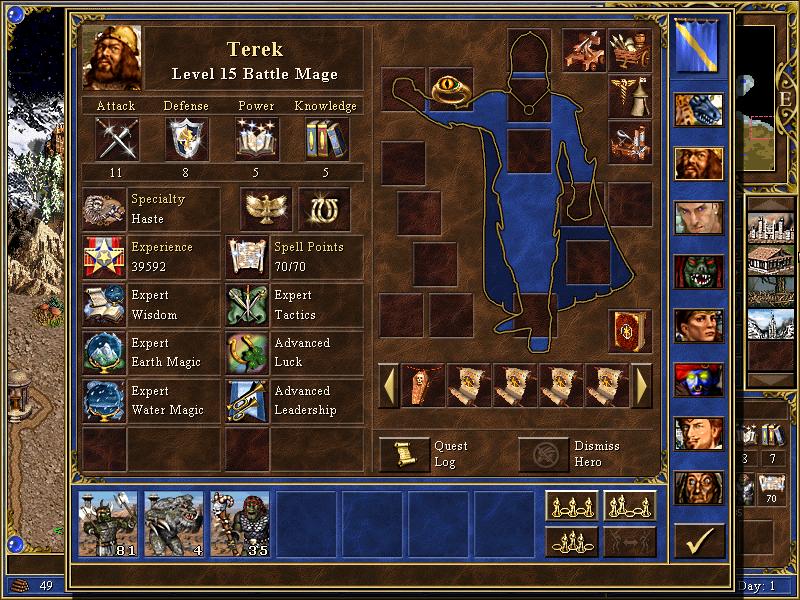
Task: View the Advanced Luck skill
Action: (x=246, y=353)
